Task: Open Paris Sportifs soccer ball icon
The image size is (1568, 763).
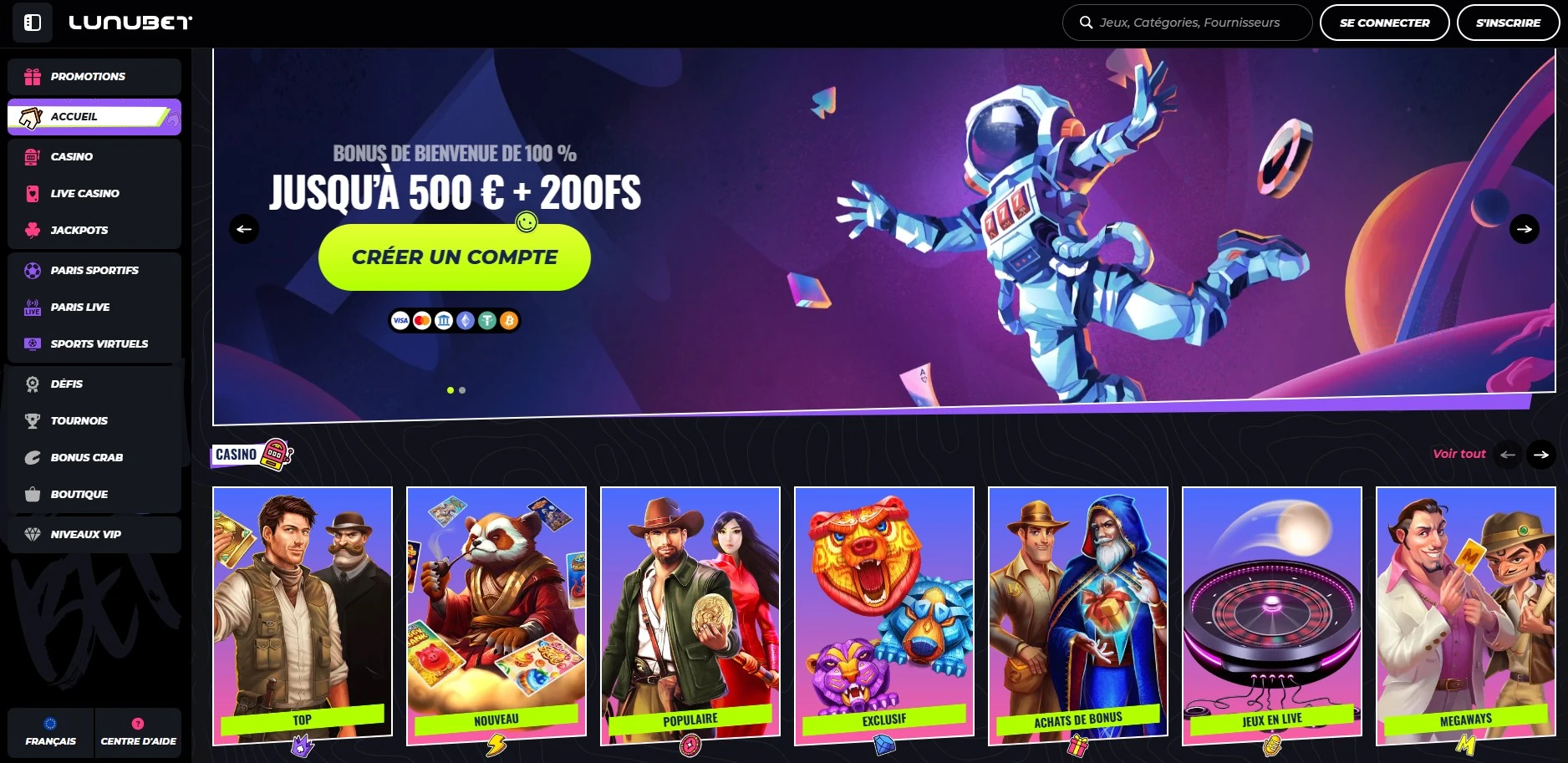Action: click(32, 270)
